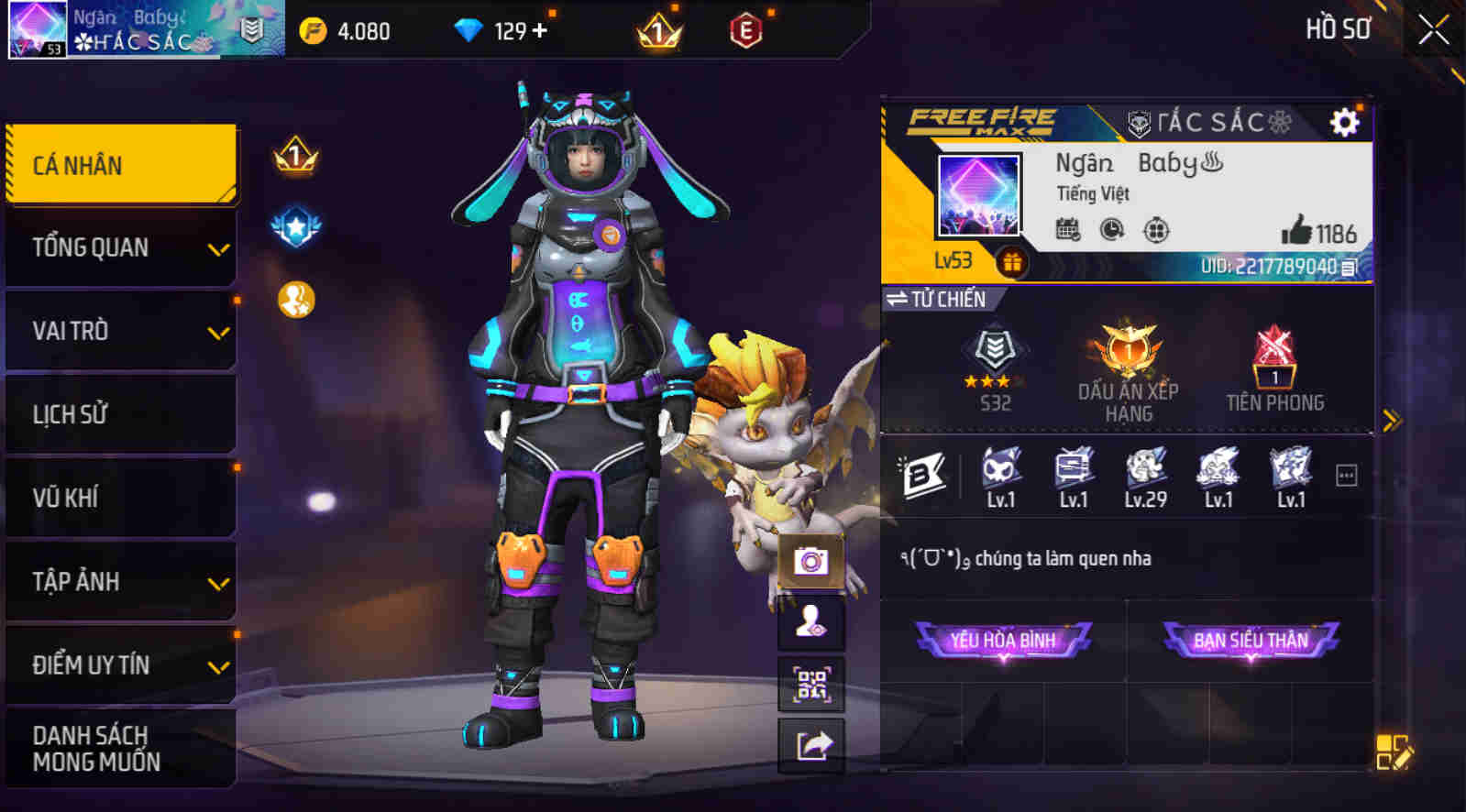
Task: Open the elite pass E icon
Action: [745, 30]
